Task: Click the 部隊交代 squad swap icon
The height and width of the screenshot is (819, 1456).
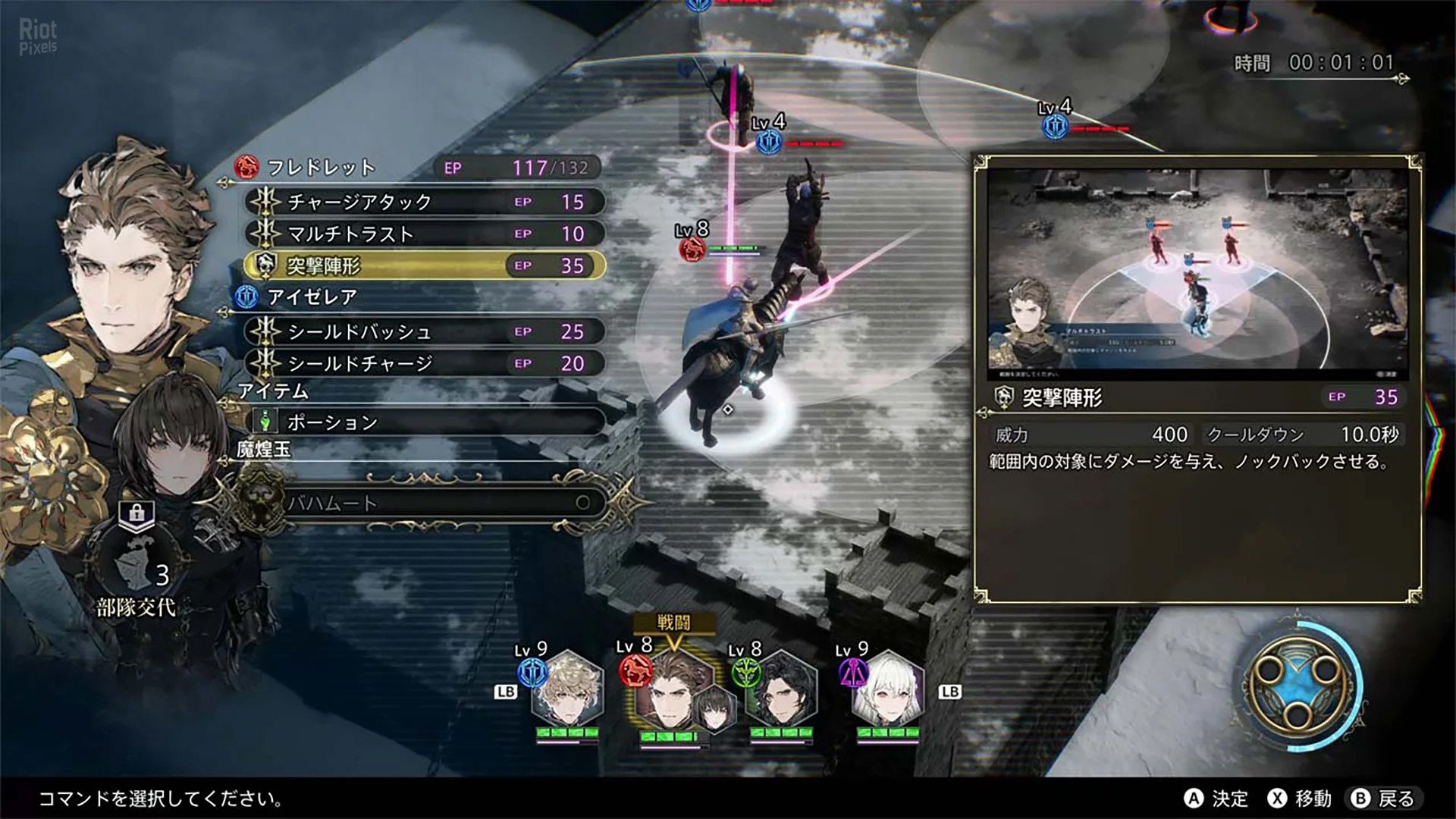Action: click(136, 569)
